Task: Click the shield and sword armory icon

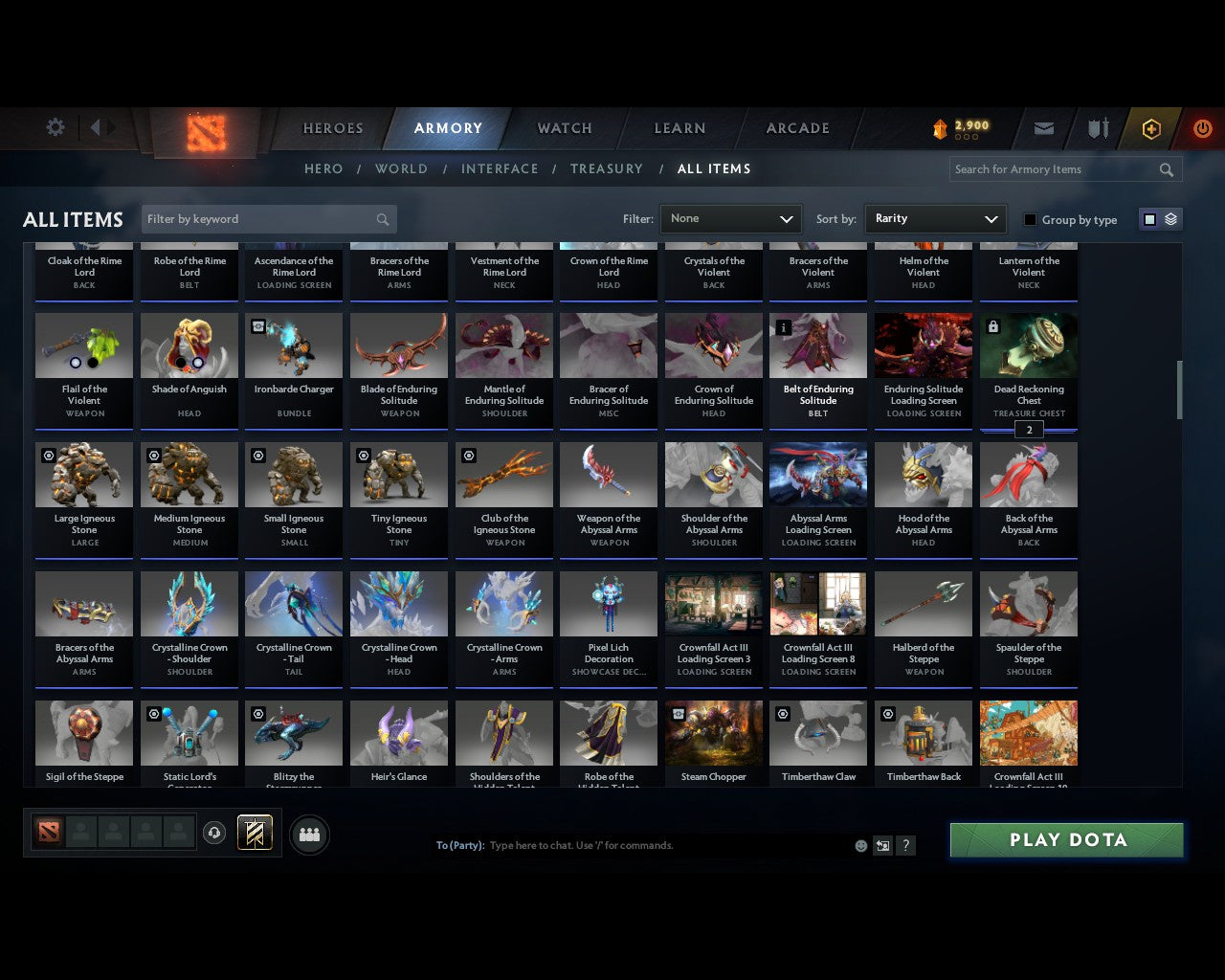Action: (1098, 127)
